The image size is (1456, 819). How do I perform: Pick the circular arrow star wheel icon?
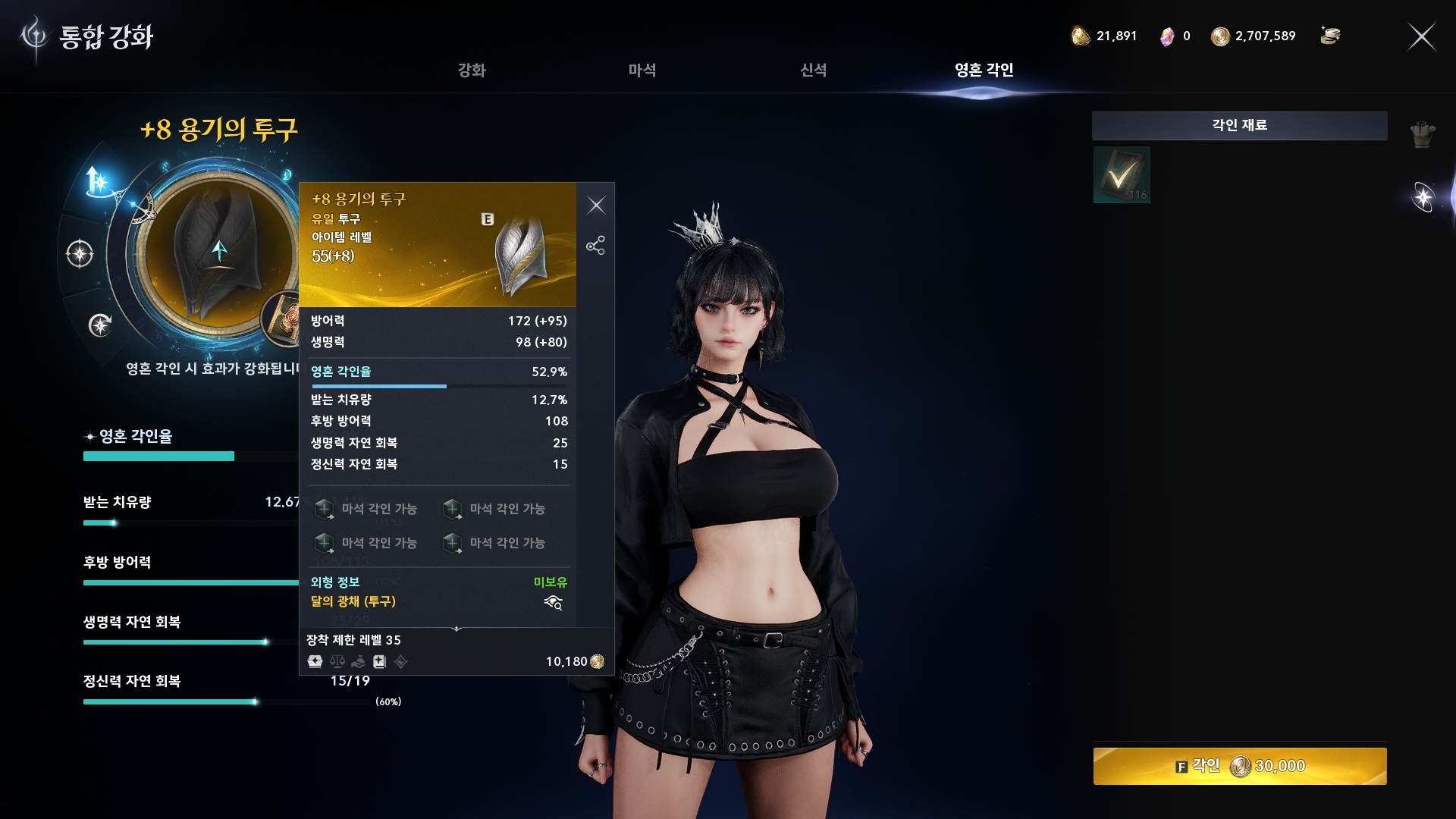point(100,325)
